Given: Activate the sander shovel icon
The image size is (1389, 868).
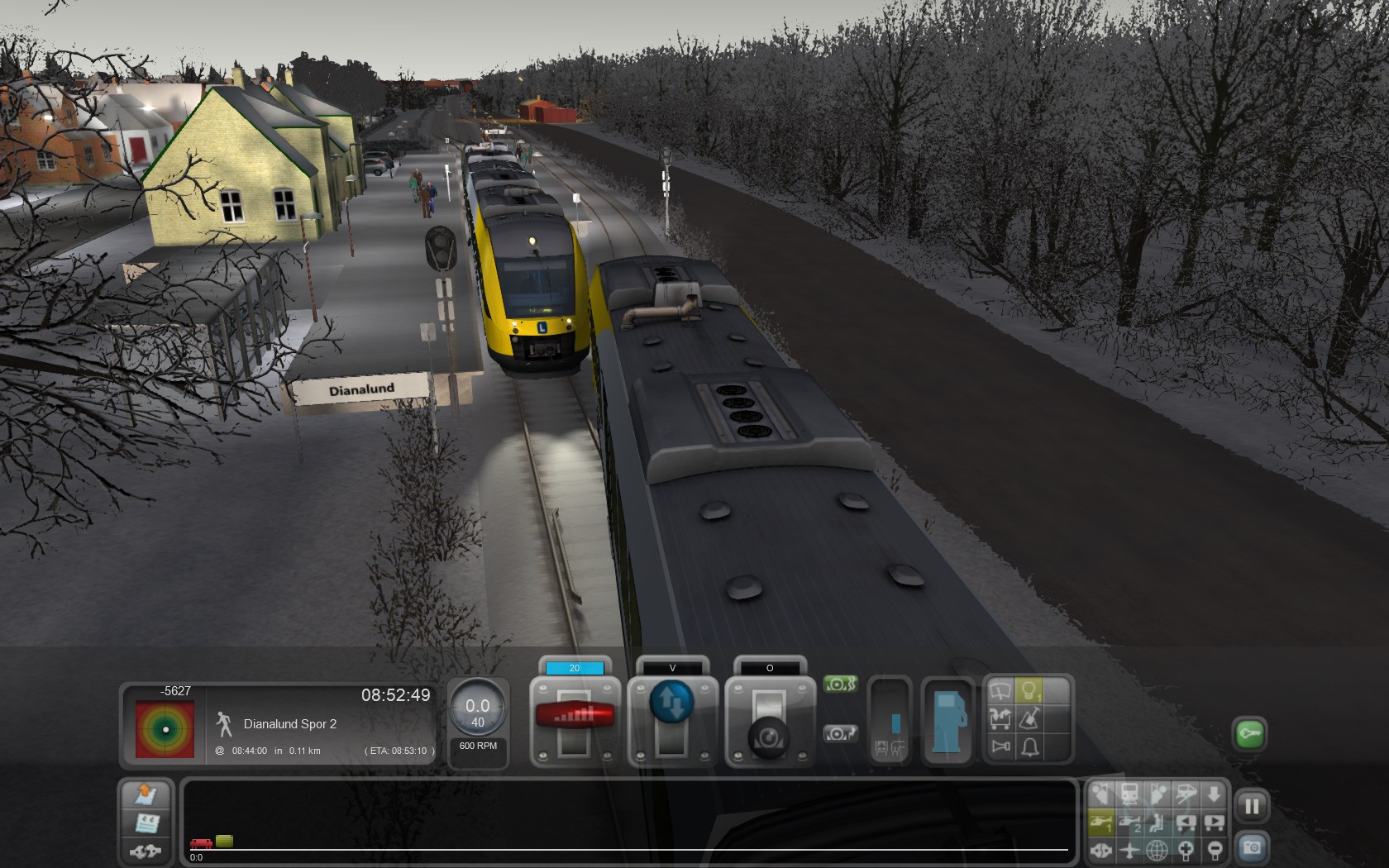Looking at the screenshot, I should point(1029,718).
